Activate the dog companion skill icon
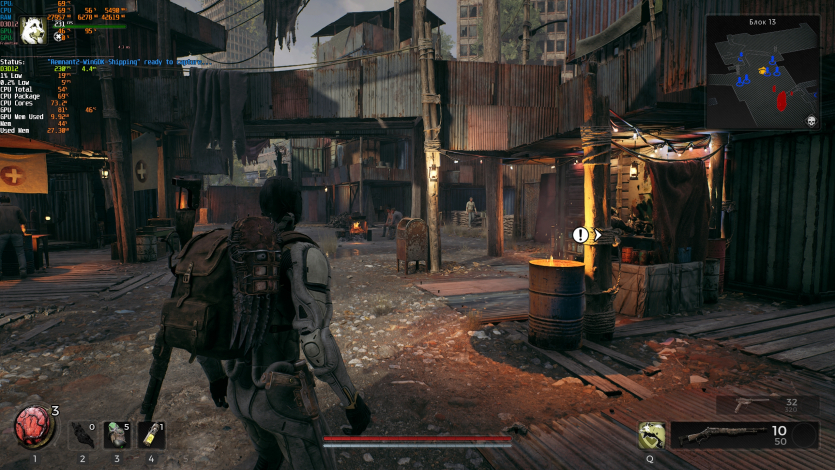Screen dimensions: 835x470 654,434
